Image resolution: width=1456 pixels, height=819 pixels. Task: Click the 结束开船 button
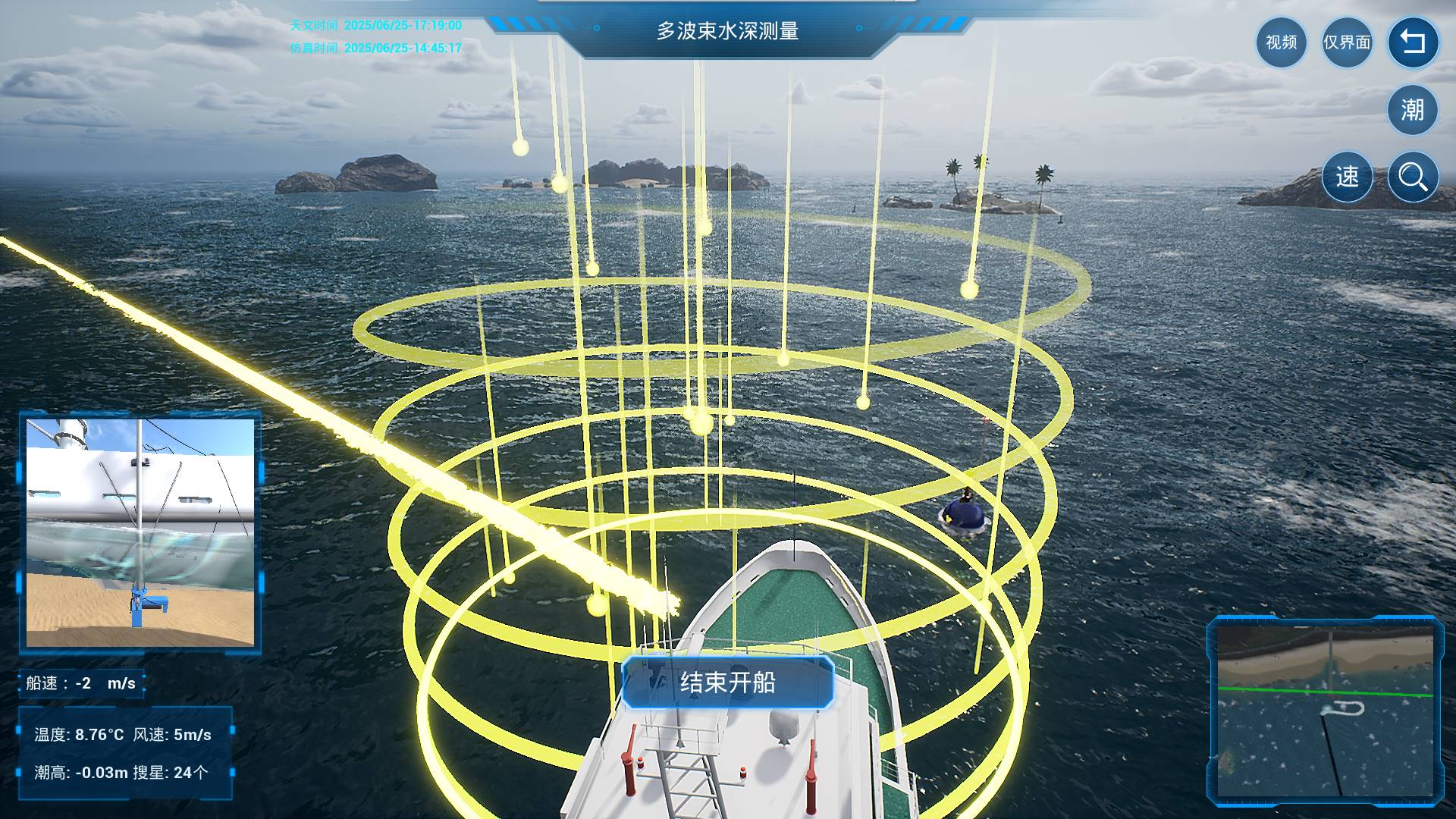[727, 682]
